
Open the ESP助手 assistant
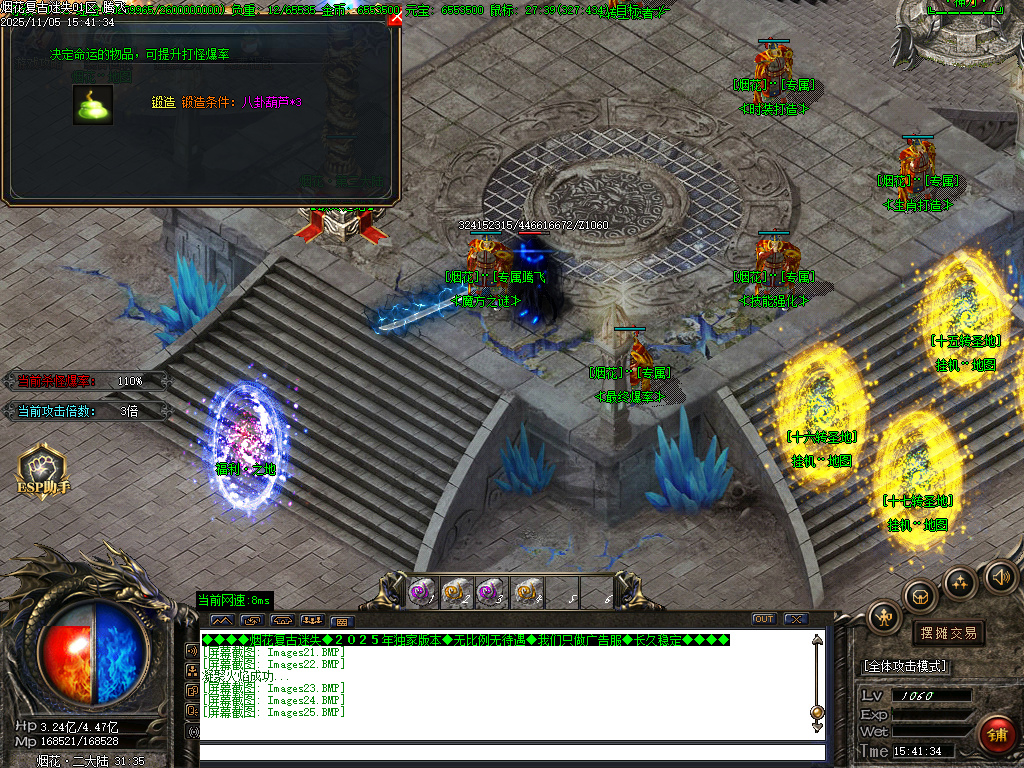pyautogui.click(x=43, y=470)
